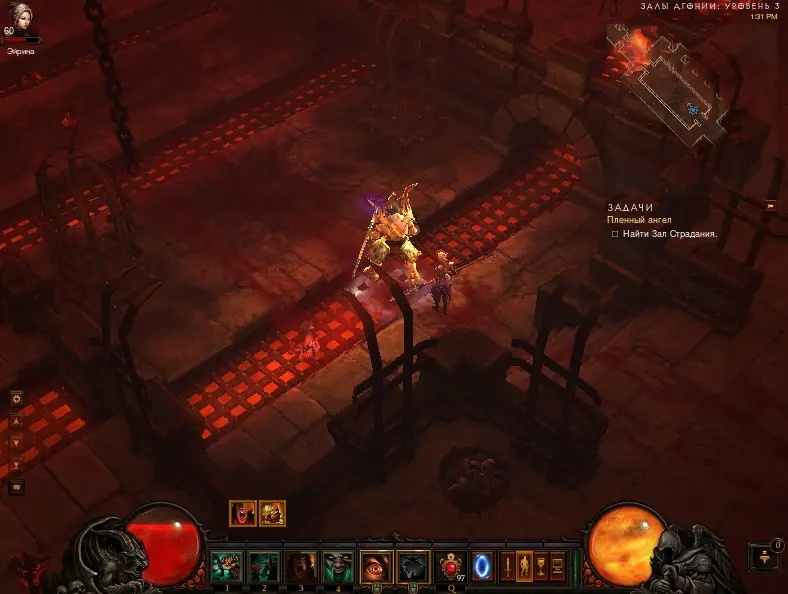Inspect the first active buff icon

241,513
